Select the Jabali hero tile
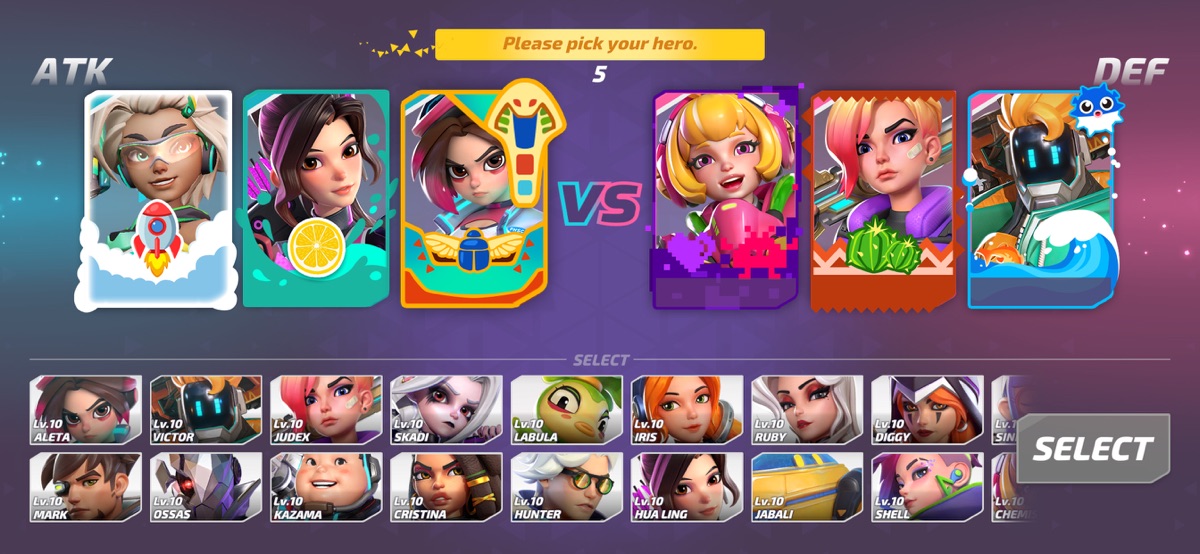Screen dimensions: 1200x554 (x=806, y=487)
